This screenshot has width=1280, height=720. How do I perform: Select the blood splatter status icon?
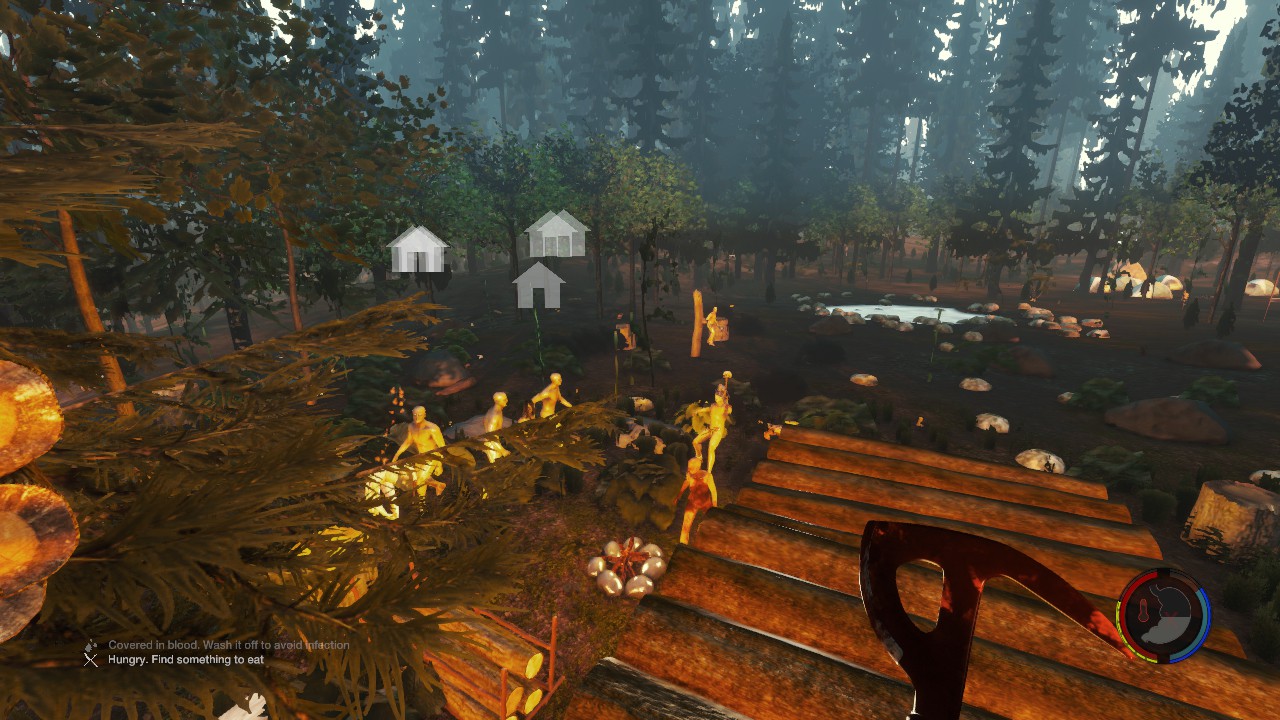(x=91, y=645)
